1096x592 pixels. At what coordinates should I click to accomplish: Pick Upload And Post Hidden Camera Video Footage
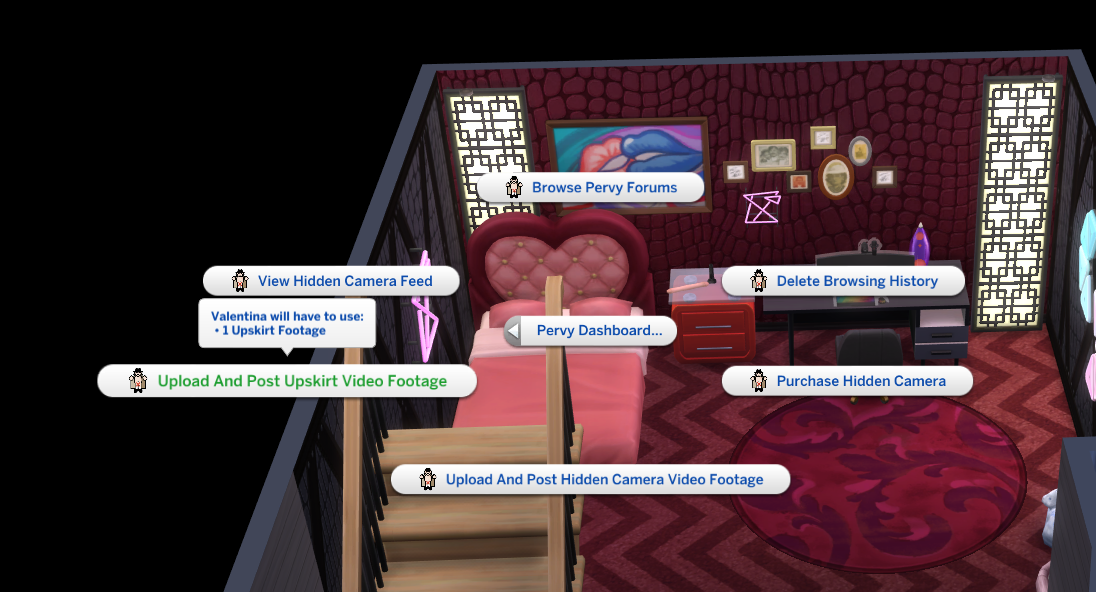[591, 480]
